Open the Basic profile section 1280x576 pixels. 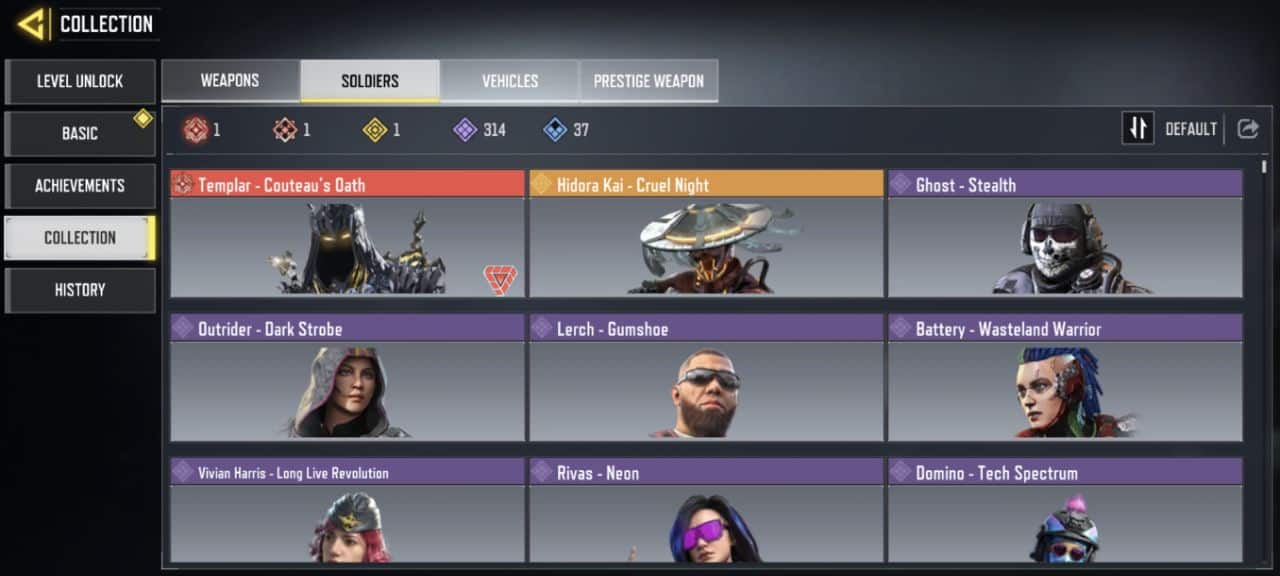point(80,133)
